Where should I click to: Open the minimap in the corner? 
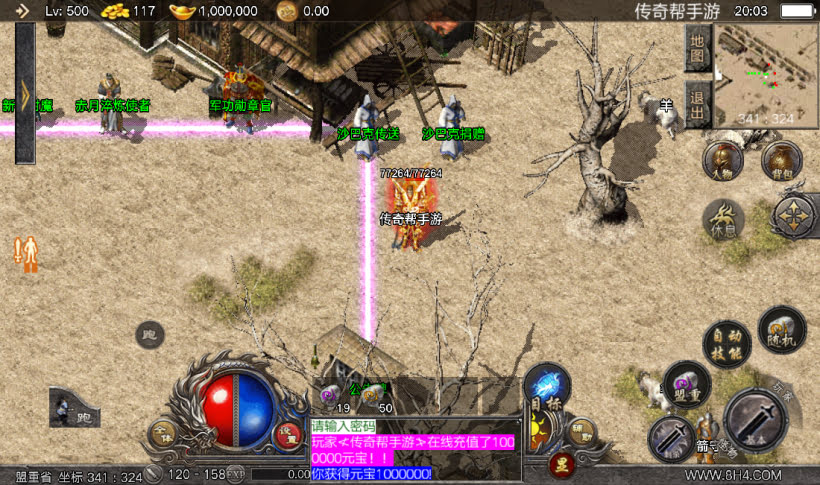(x=767, y=74)
